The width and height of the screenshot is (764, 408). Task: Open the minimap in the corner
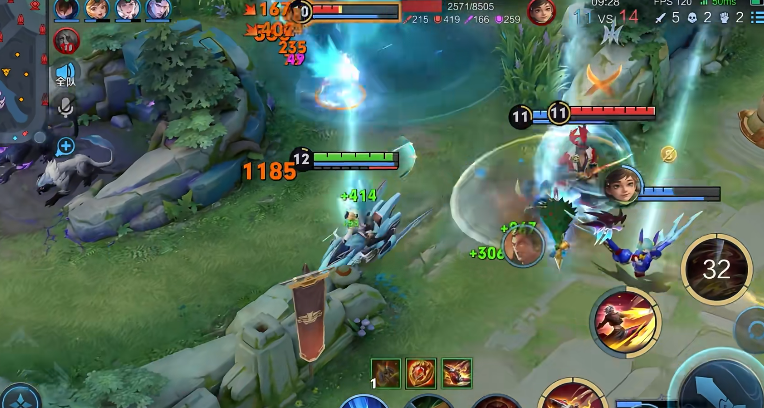point(22,70)
